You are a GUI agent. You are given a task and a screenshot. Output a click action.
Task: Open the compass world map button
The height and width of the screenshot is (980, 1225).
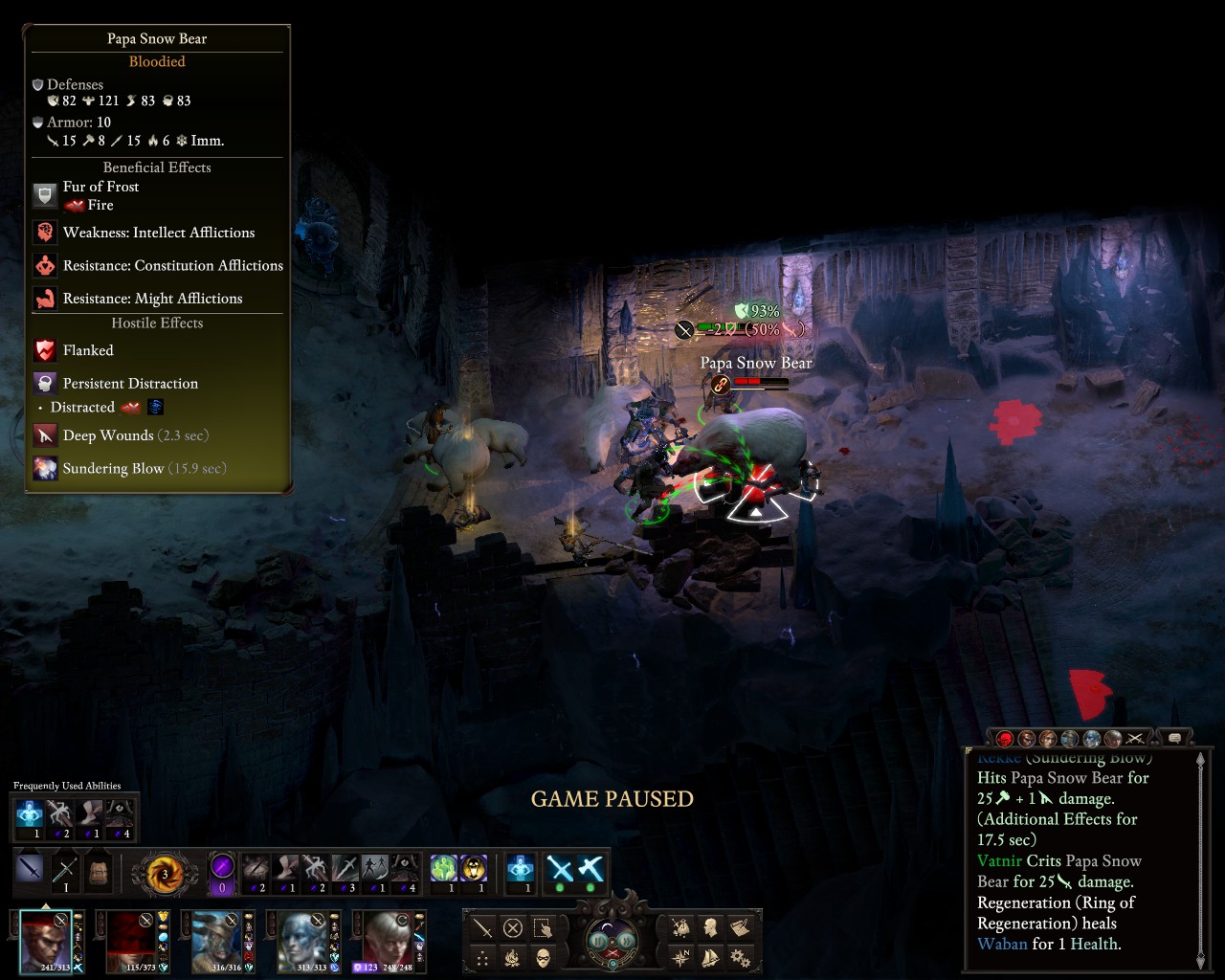click(x=681, y=956)
